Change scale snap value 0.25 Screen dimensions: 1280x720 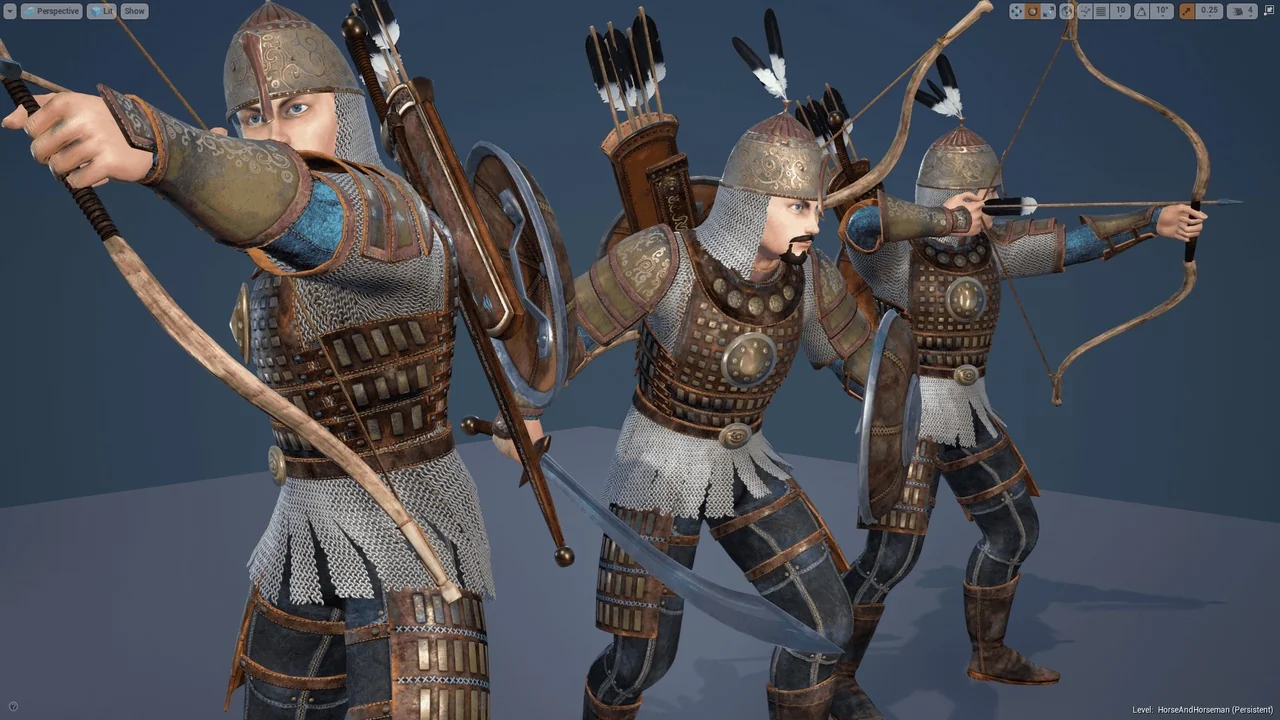pos(1209,11)
